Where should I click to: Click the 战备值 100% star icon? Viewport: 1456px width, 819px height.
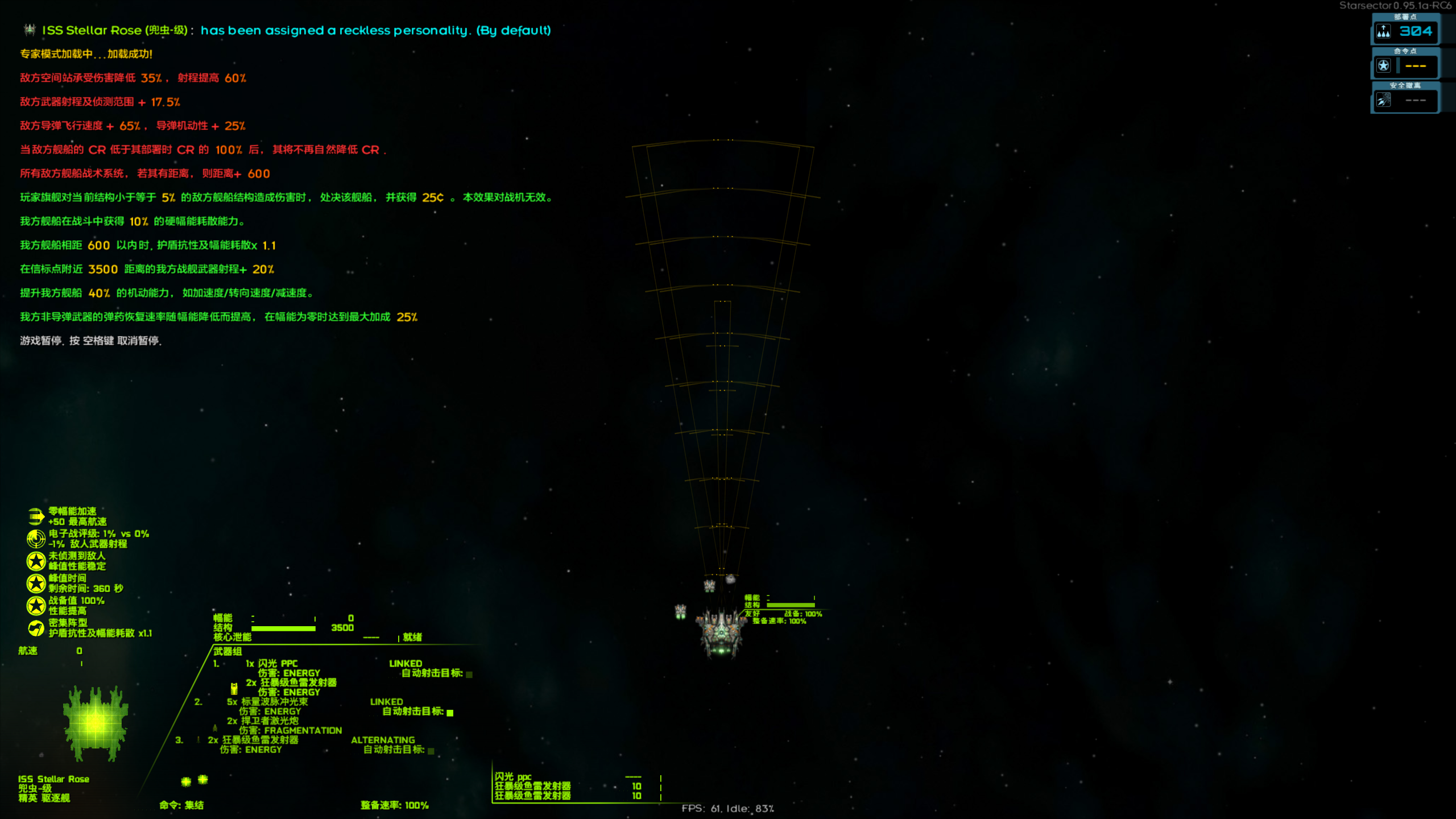[x=35, y=605]
